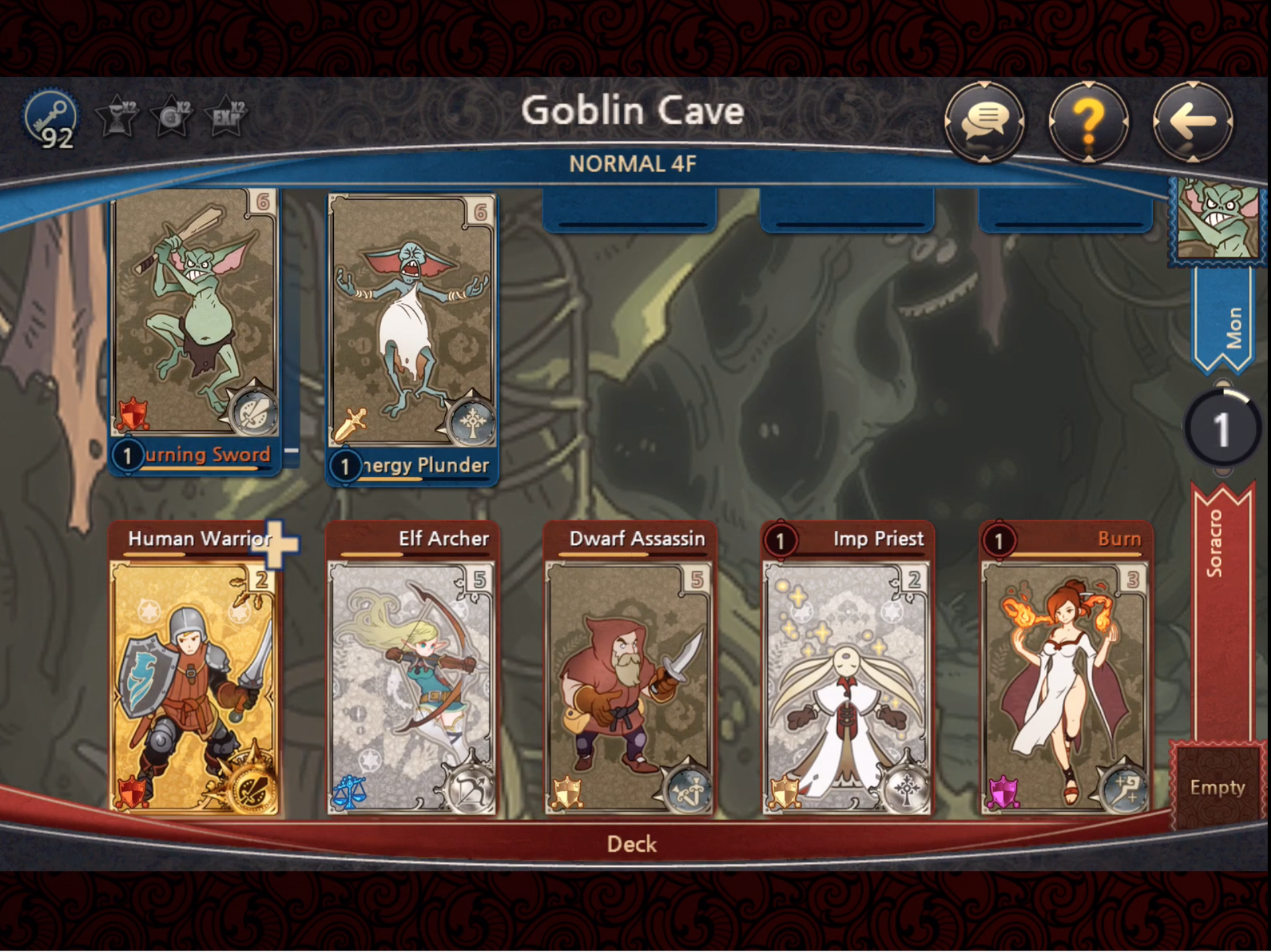The image size is (1271, 952).
Task: Click the key counter icon
Action: pos(51,120)
